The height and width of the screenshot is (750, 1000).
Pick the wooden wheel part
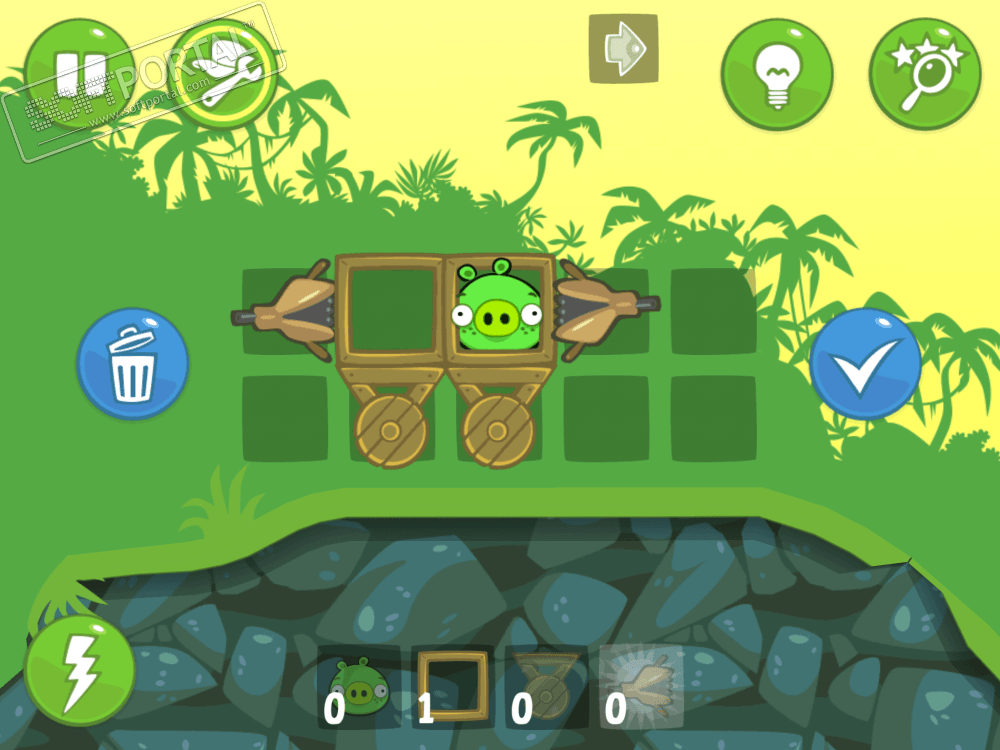[x=546, y=687]
